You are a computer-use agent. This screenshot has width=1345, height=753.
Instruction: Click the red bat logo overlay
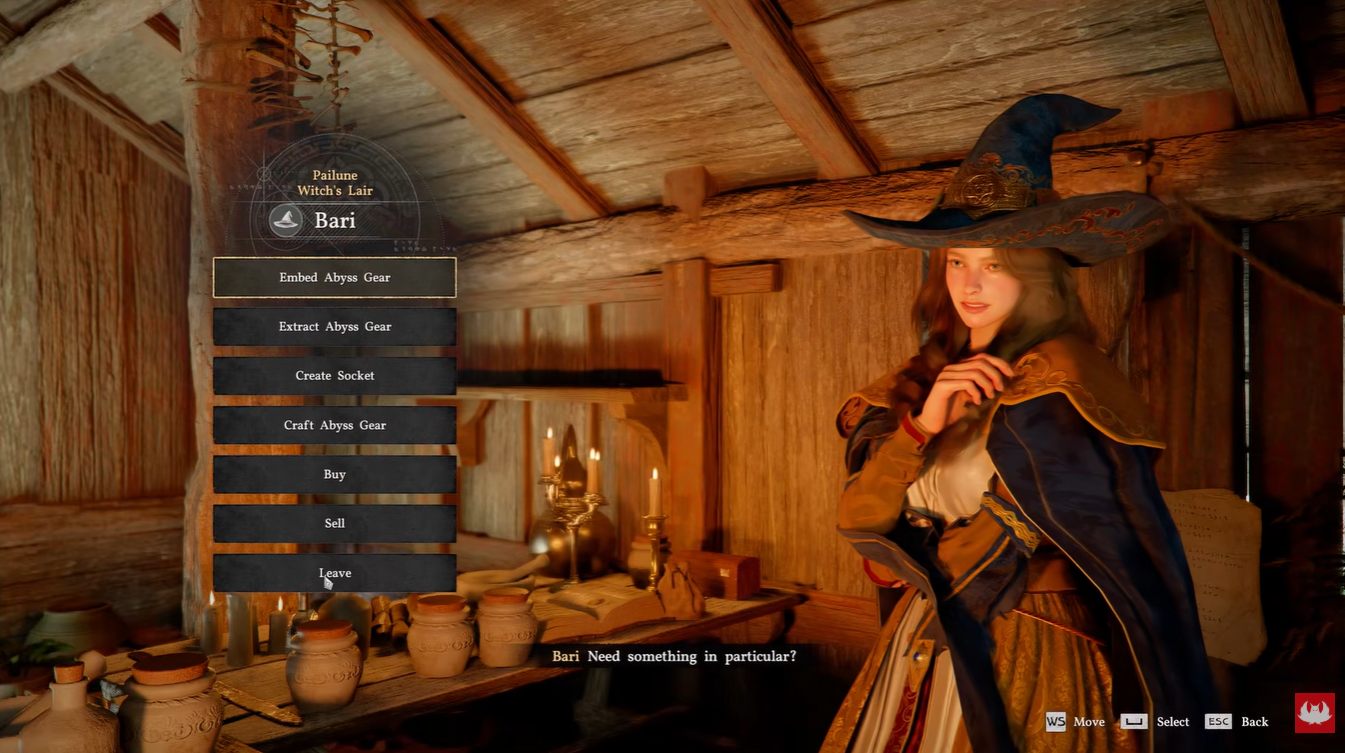pyautogui.click(x=1314, y=713)
